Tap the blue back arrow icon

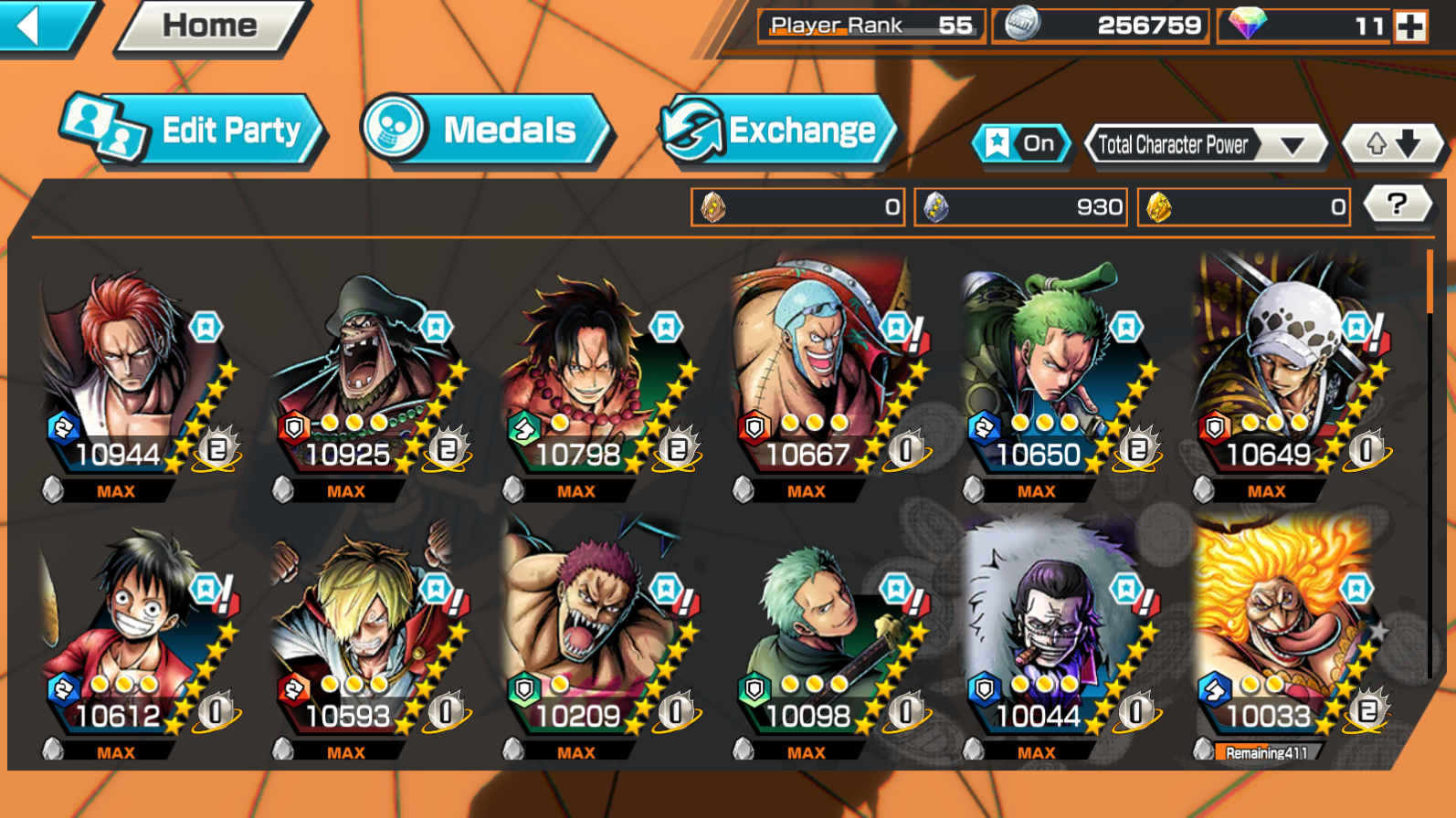[26, 26]
